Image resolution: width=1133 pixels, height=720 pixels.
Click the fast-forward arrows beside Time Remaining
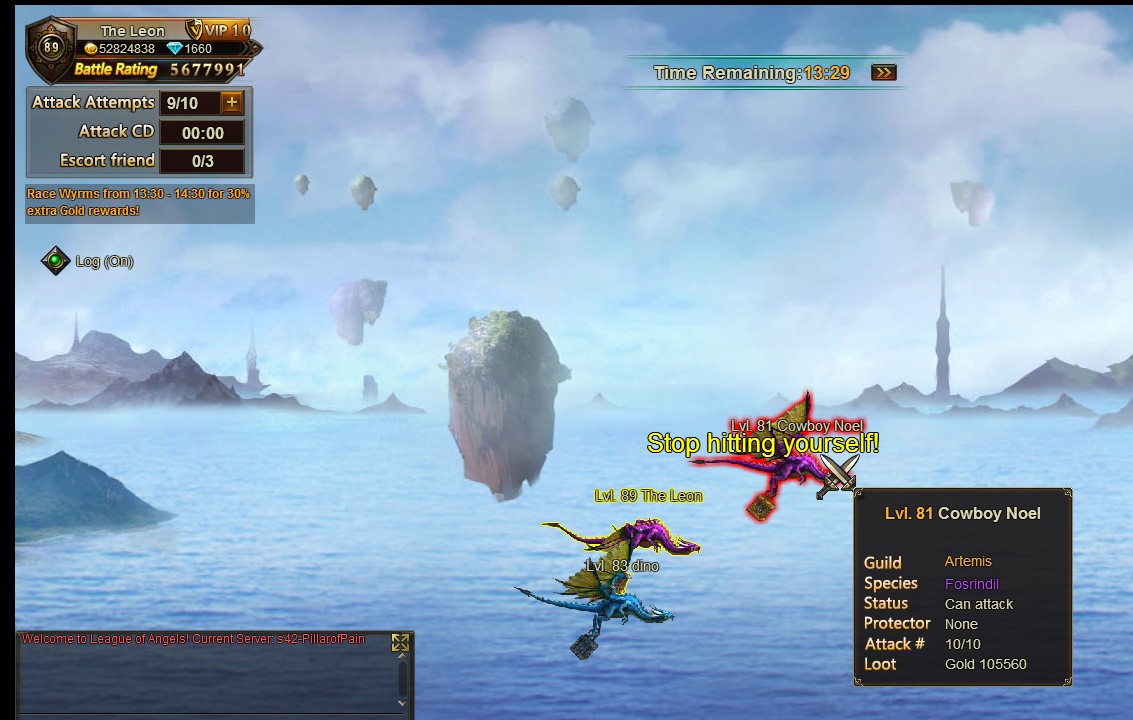883,73
